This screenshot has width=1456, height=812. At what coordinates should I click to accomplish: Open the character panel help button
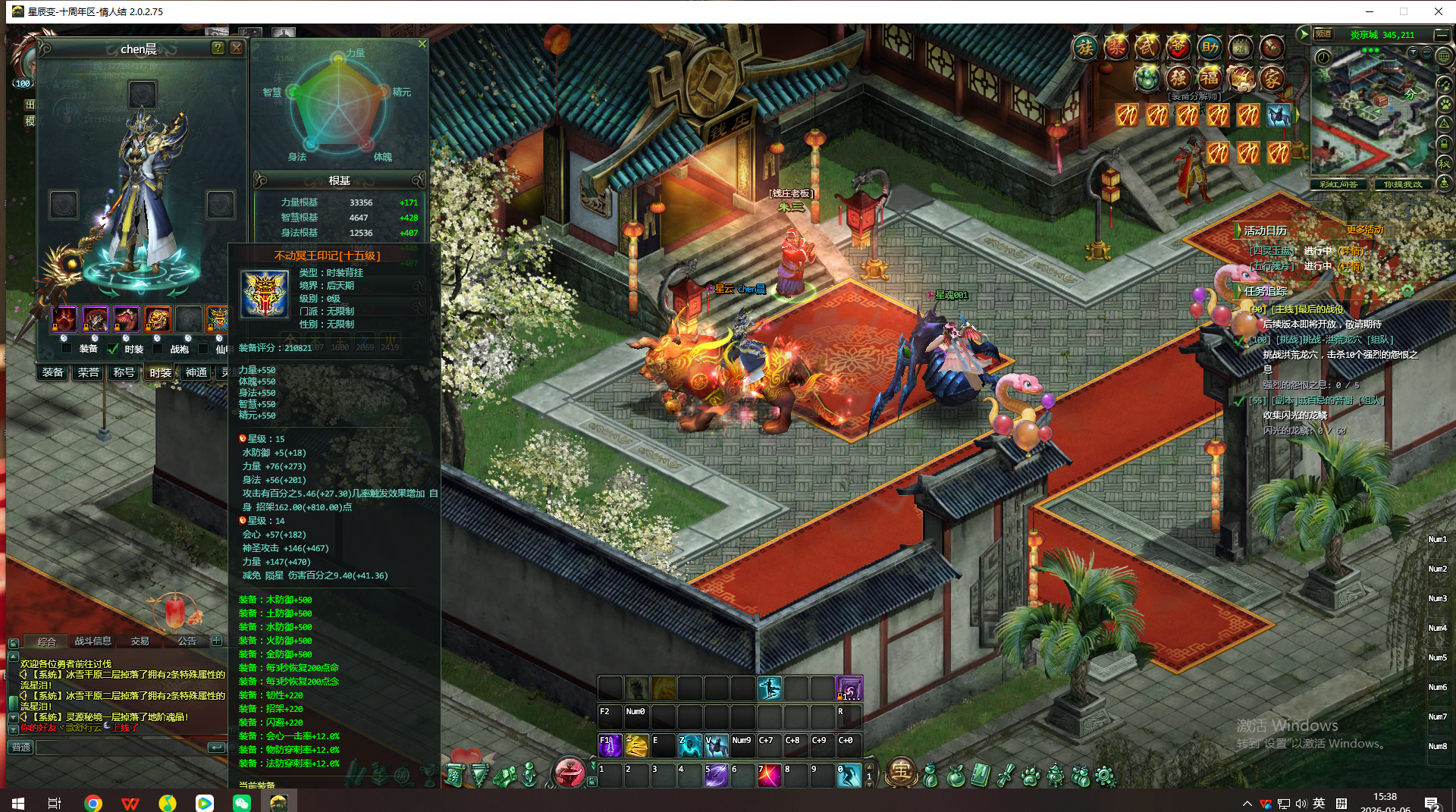pos(218,48)
